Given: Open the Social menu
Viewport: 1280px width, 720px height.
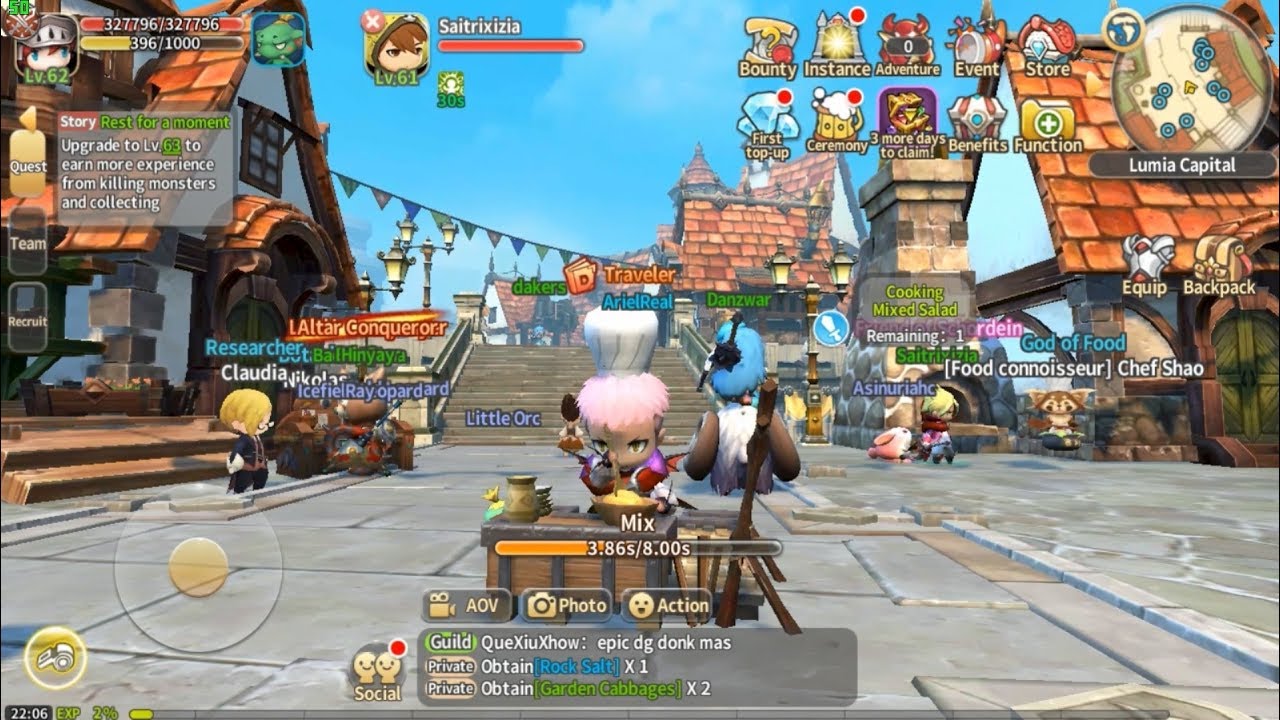Looking at the screenshot, I should pyautogui.click(x=377, y=673).
